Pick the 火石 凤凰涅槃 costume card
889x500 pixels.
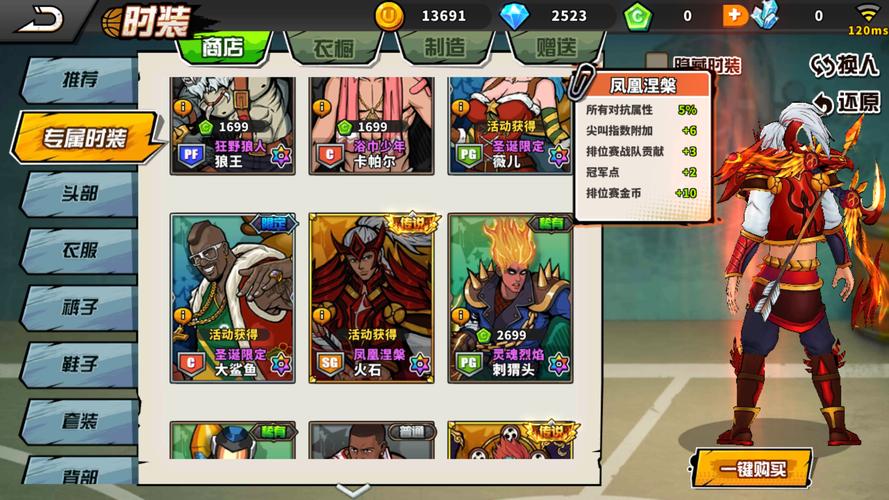[x=371, y=297]
